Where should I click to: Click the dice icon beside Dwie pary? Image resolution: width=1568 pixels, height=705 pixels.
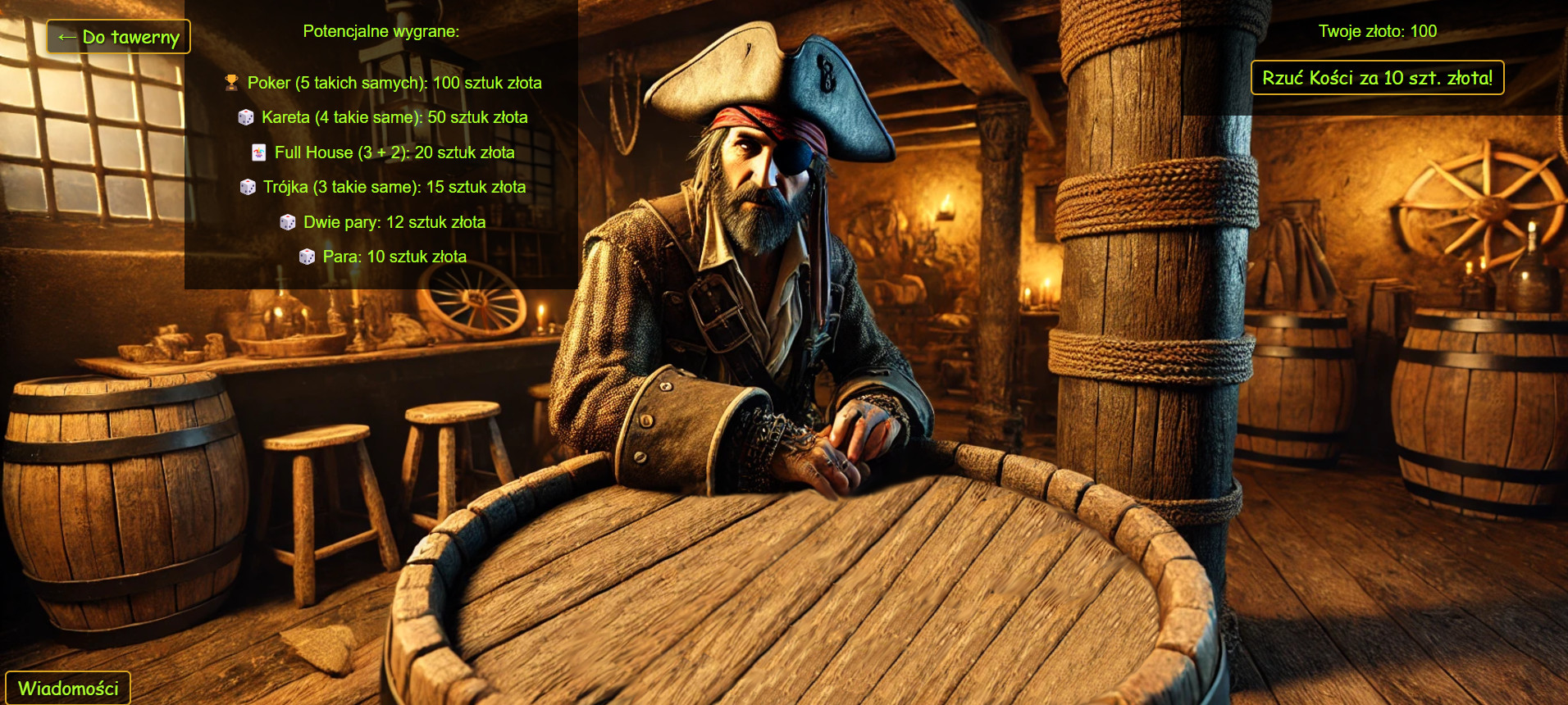289,221
